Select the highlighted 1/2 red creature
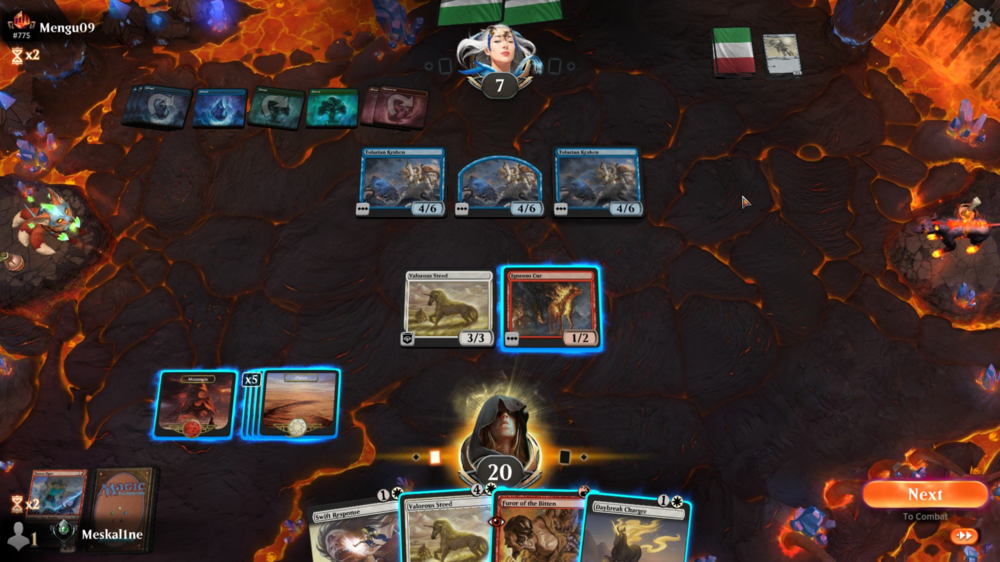 pos(551,308)
